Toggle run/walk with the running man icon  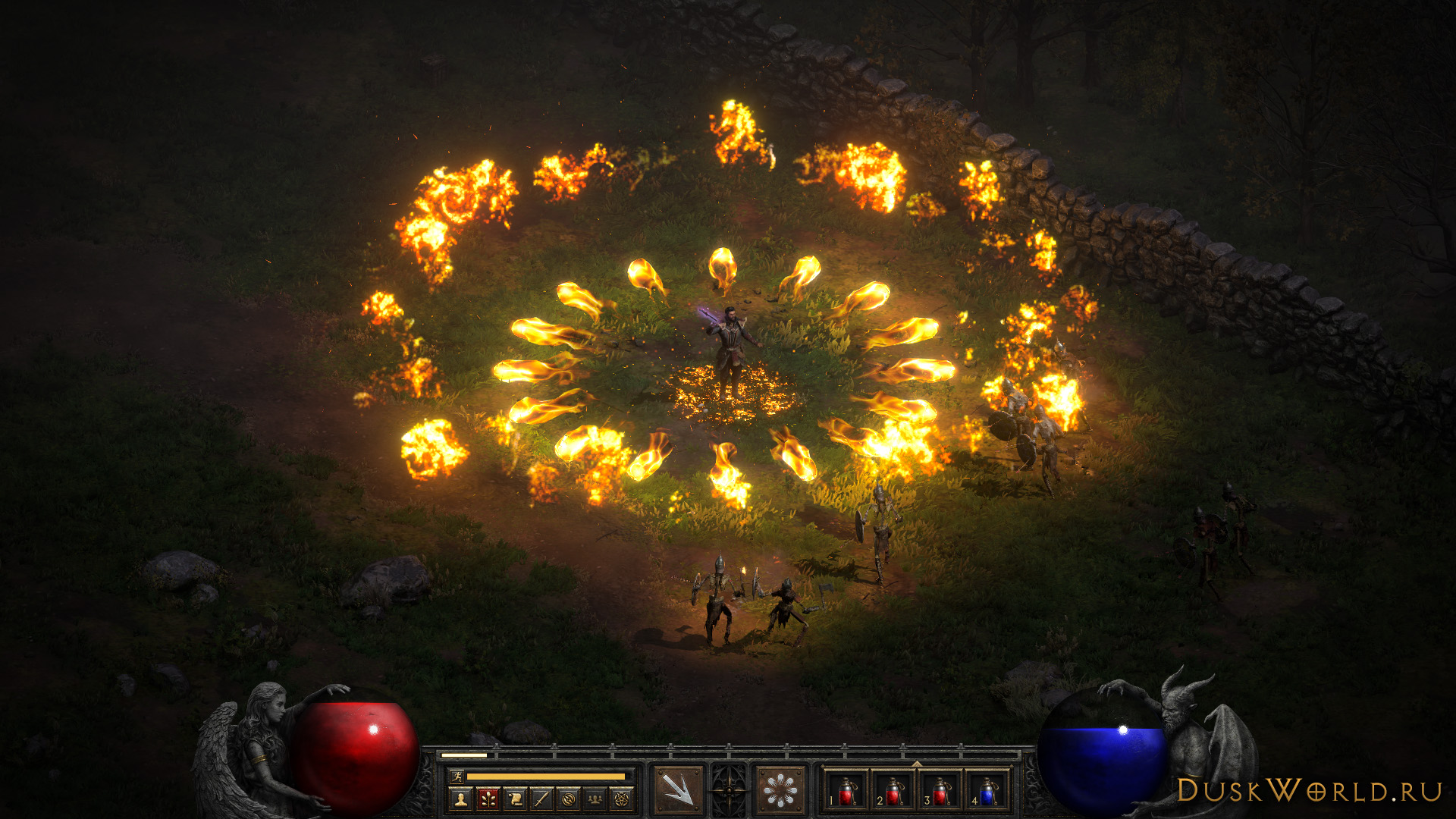[x=456, y=776]
